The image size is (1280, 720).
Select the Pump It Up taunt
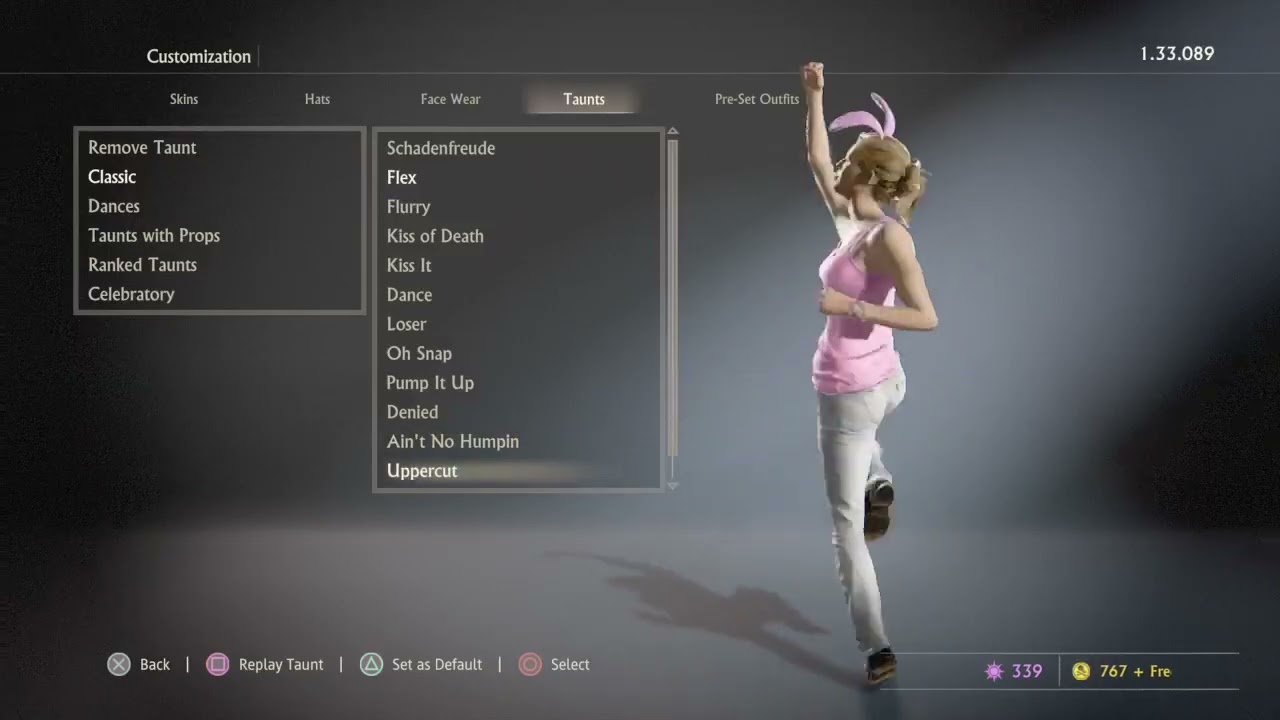point(430,383)
